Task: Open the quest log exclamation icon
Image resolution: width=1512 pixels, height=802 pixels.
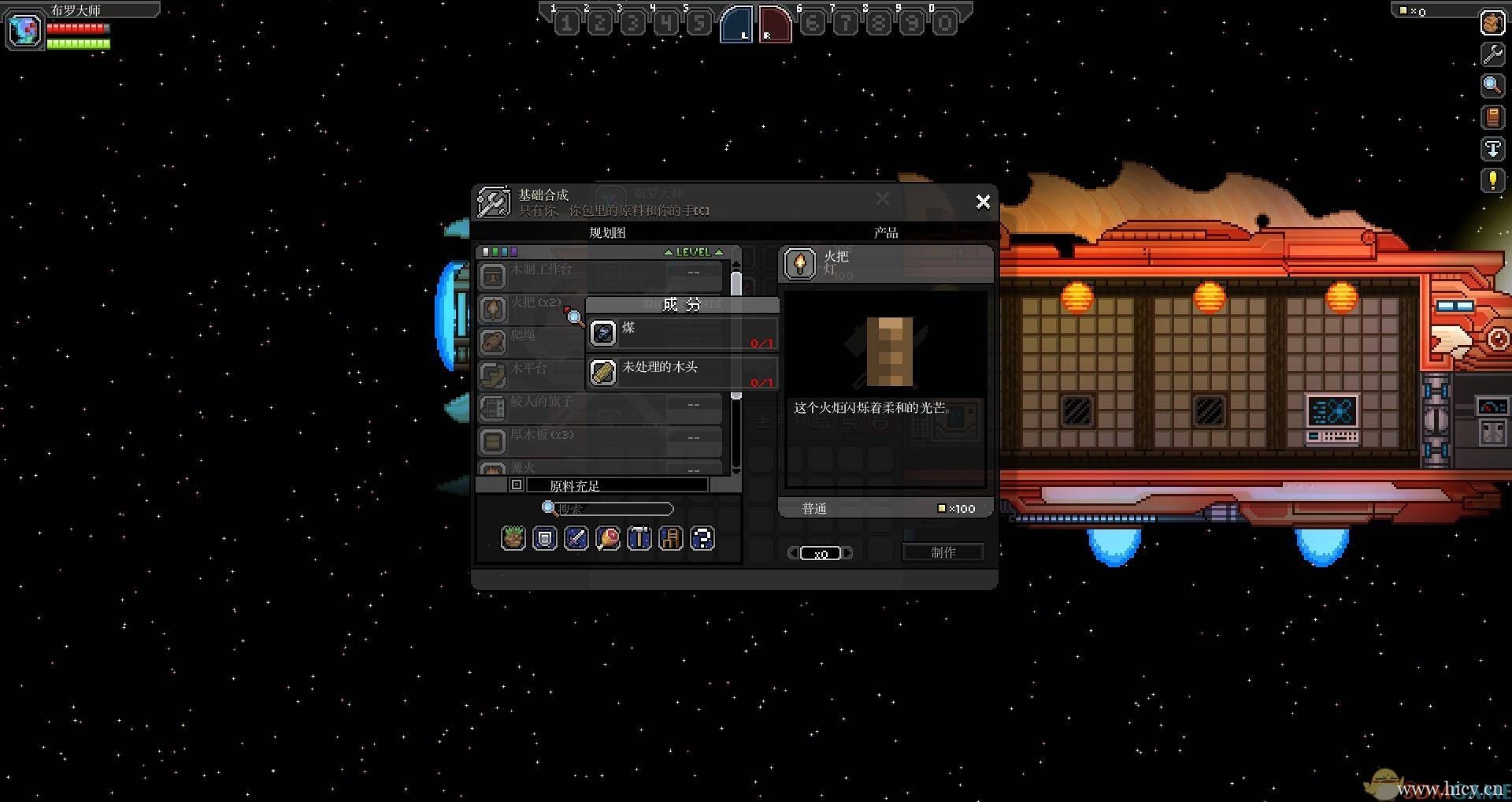Action: (x=1492, y=180)
